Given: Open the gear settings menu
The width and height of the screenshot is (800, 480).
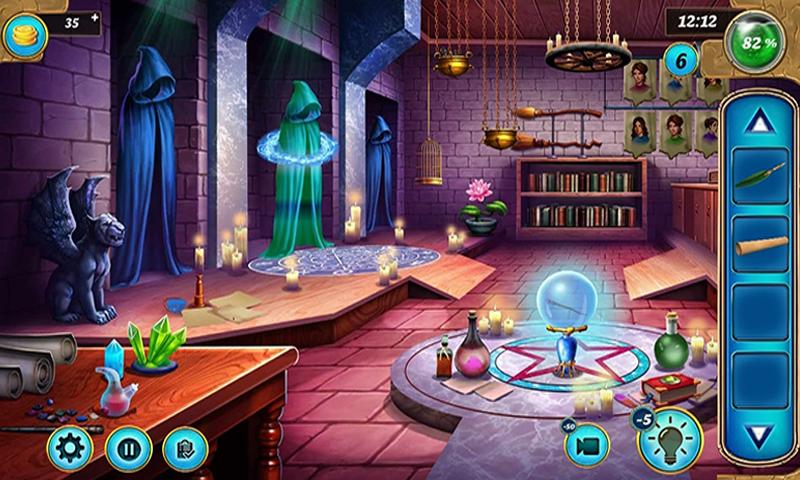Looking at the screenshot, I should tap(69, 447).
